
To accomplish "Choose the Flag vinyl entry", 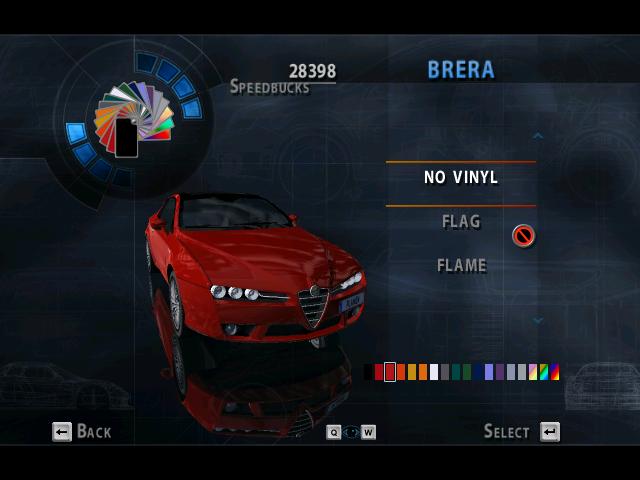I will pyautogui.click(x=460, y=221).
